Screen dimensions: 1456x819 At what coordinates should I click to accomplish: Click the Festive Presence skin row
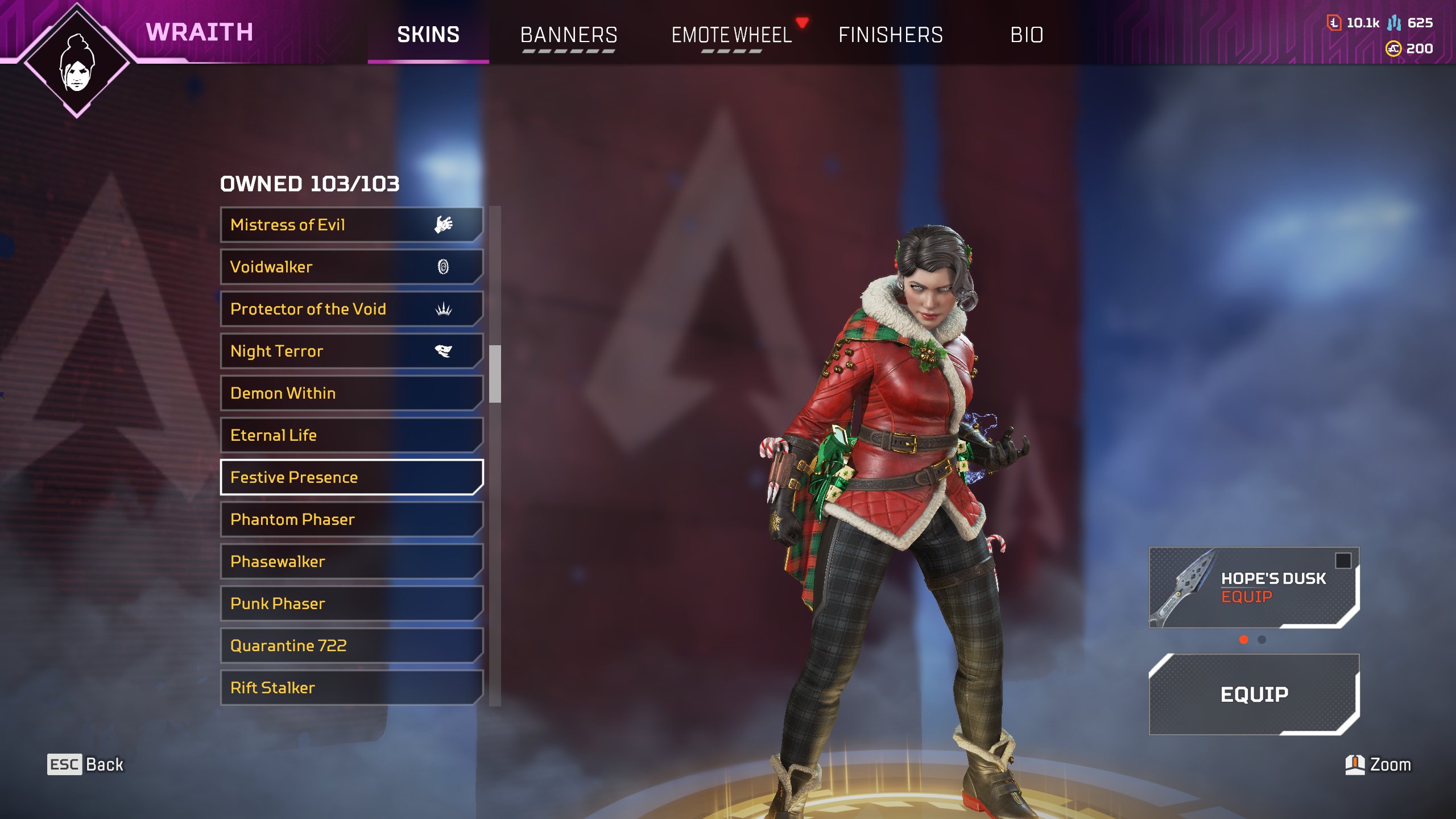(x=351, y=477)
